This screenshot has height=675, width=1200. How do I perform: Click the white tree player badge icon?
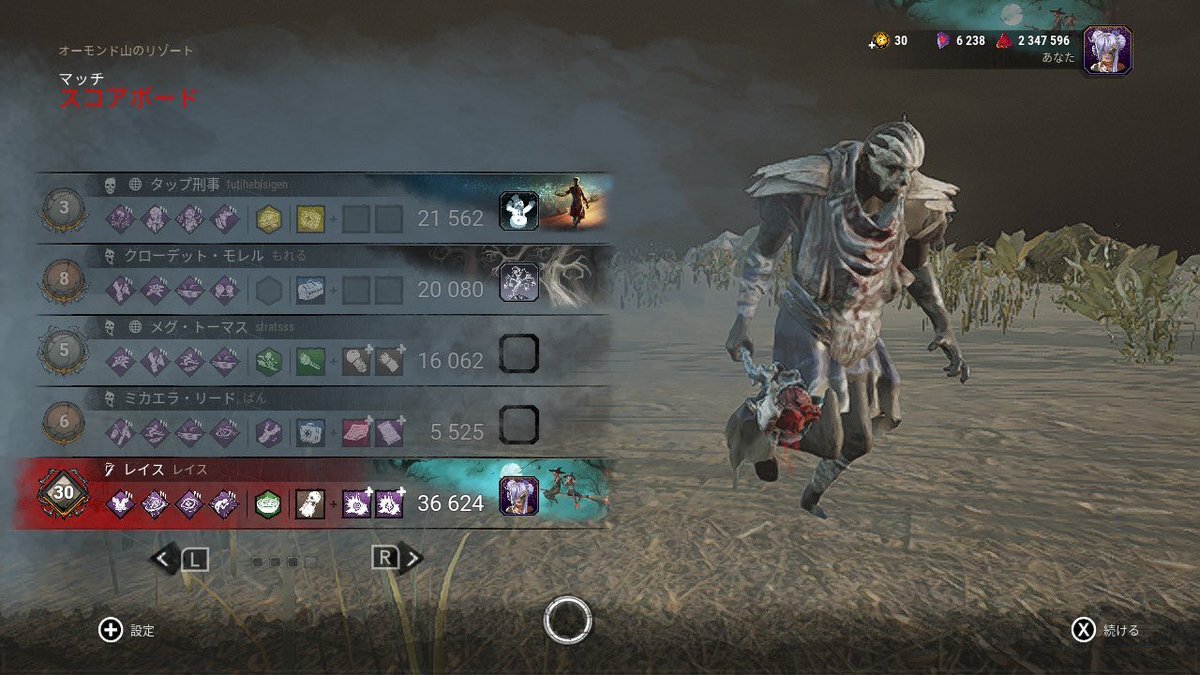[519, 283]
